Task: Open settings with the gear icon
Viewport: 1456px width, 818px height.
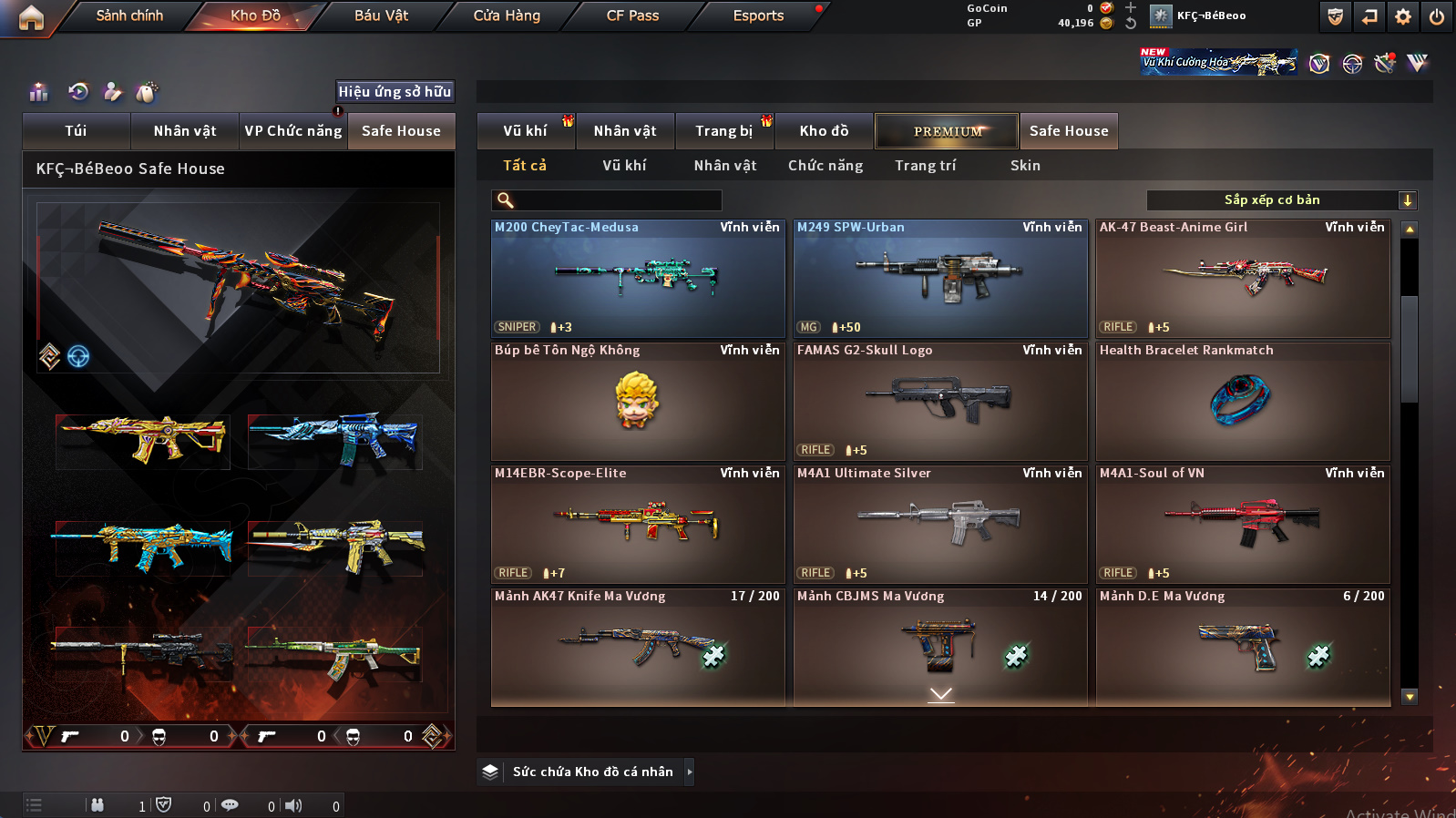Action: (x=1403, y=16)
